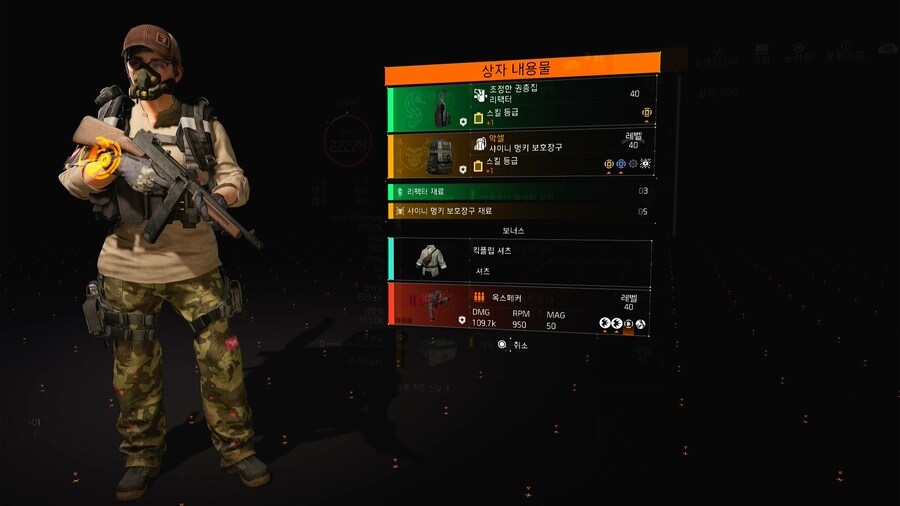Screen dimensions: 900x506
Task: Select the 사이니 멍키 보호장구 armor row
Action: click(520, 155)
